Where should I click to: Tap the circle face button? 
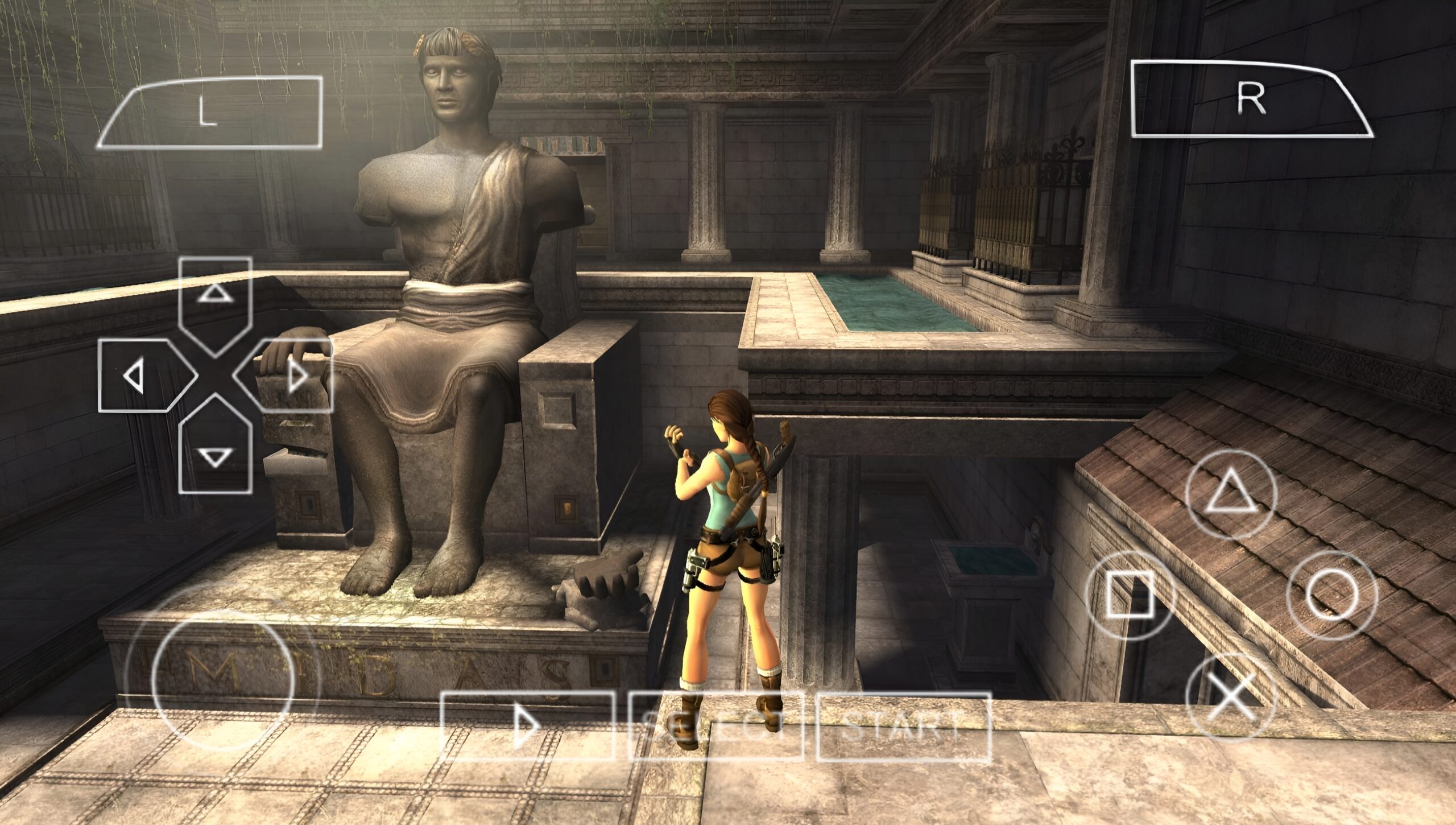pyautogui.click(x=1332, y=595)
